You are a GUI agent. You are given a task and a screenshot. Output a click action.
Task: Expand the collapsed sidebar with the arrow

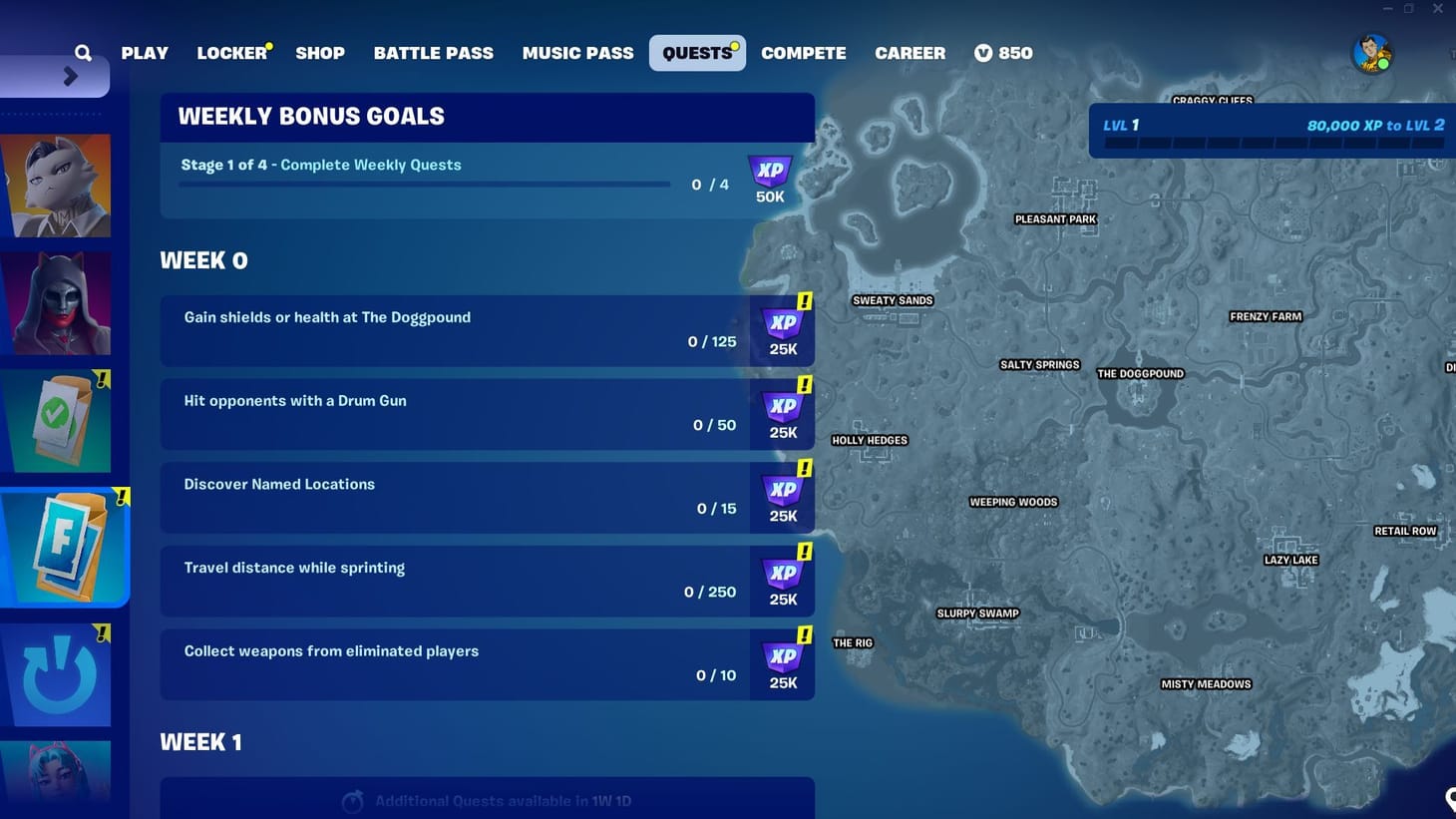67,75
